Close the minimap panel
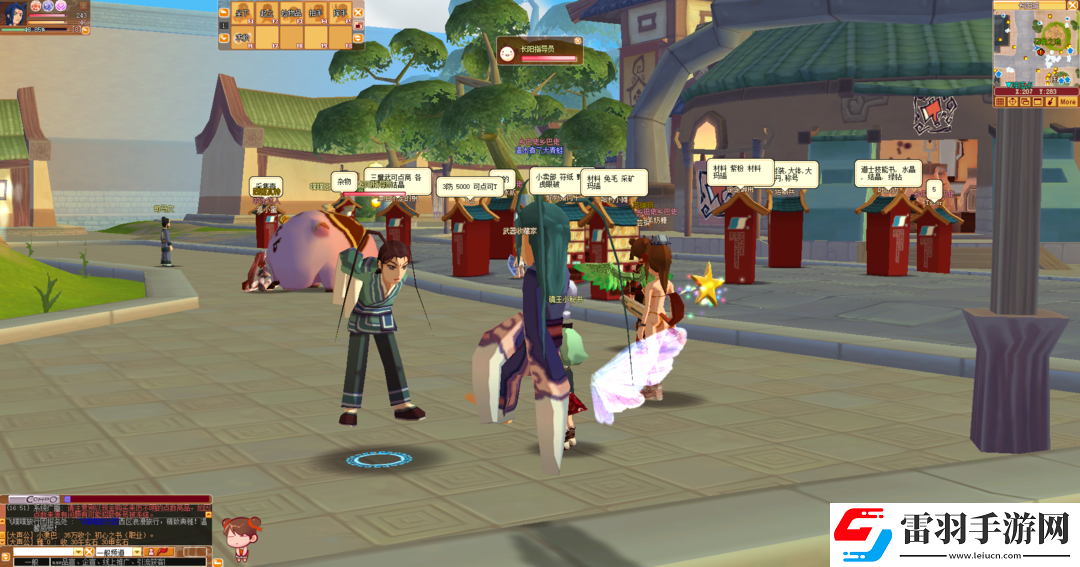 coord(1072,6)
